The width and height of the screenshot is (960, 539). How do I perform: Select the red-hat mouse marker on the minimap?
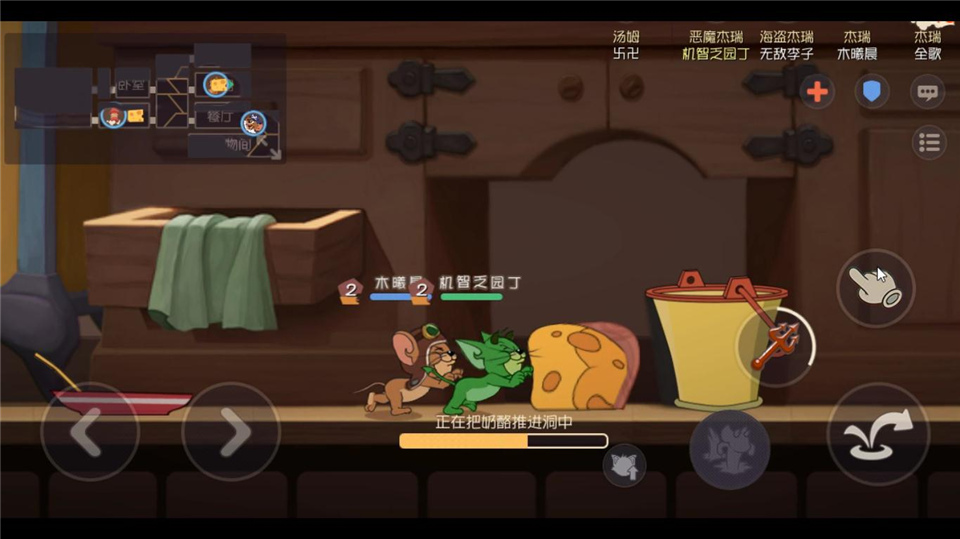[113, 116]
